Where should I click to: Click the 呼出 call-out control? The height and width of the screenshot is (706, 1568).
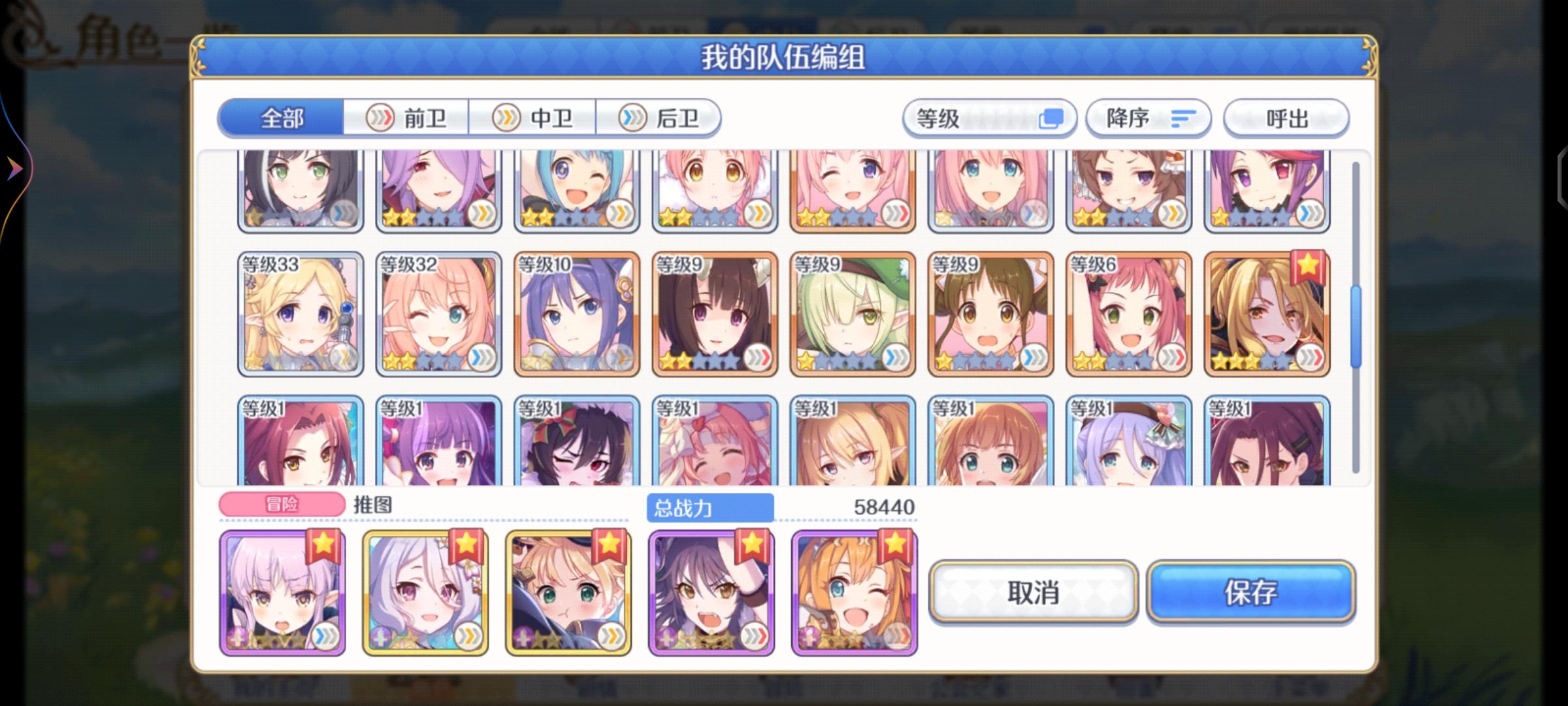1285,118
